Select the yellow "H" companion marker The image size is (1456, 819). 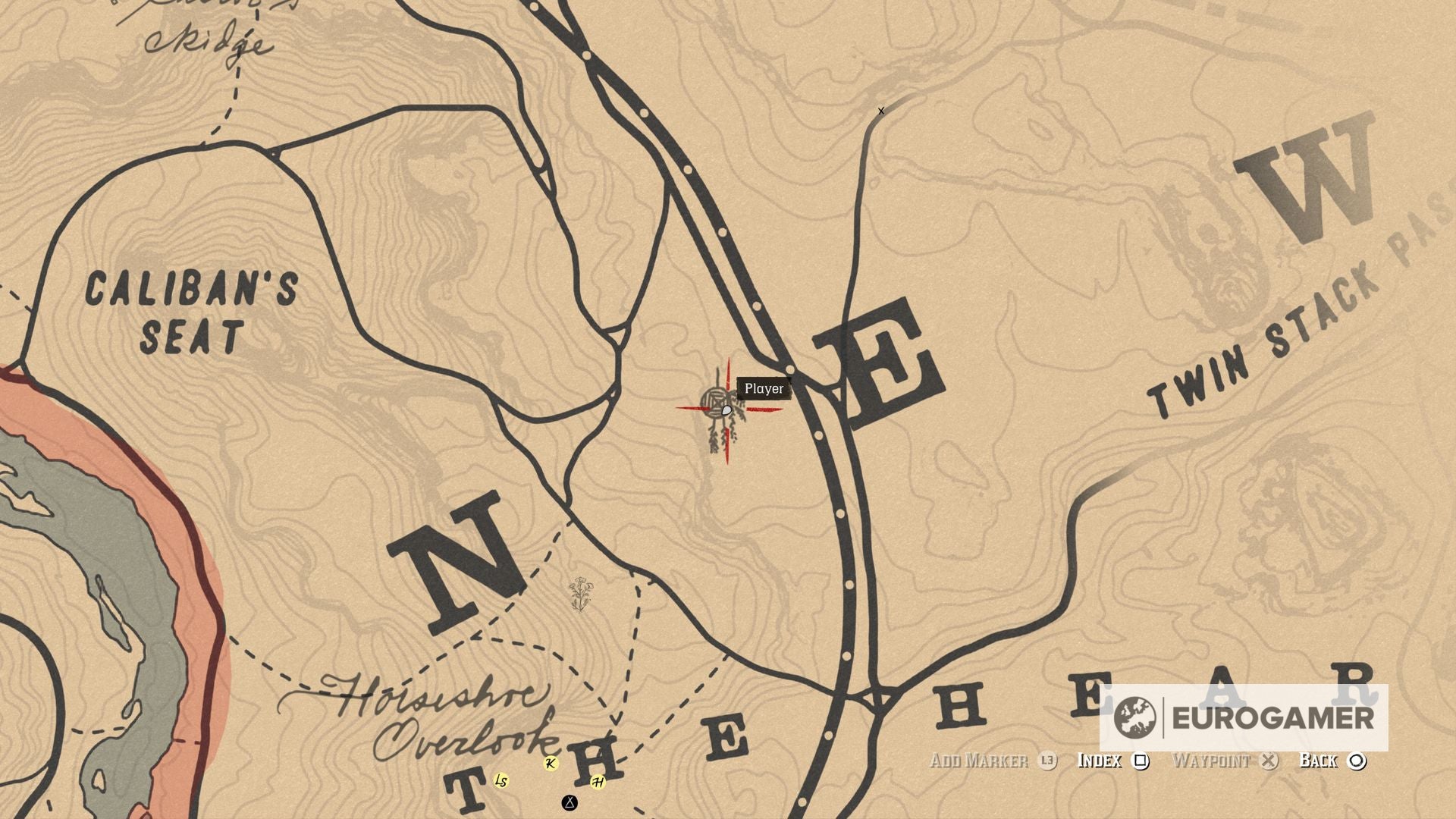coord(599,781)
